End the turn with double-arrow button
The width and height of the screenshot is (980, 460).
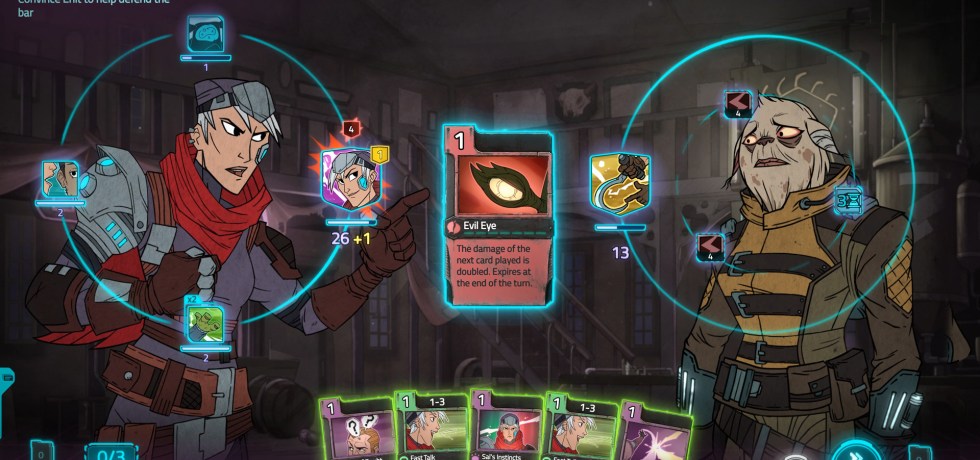(856, 451)
